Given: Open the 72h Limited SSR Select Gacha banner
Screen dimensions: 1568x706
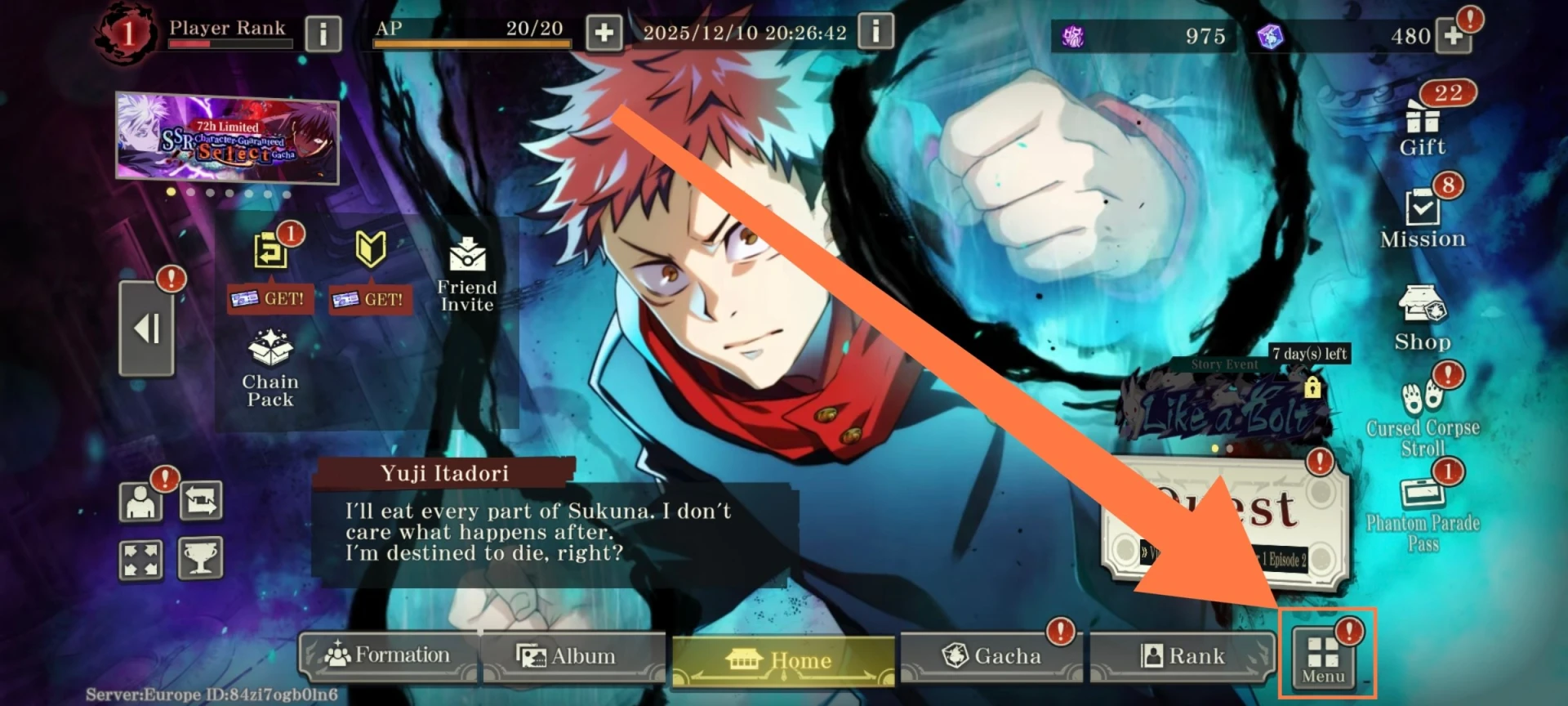Looking at the screenshot, I should tap(227, 137).
